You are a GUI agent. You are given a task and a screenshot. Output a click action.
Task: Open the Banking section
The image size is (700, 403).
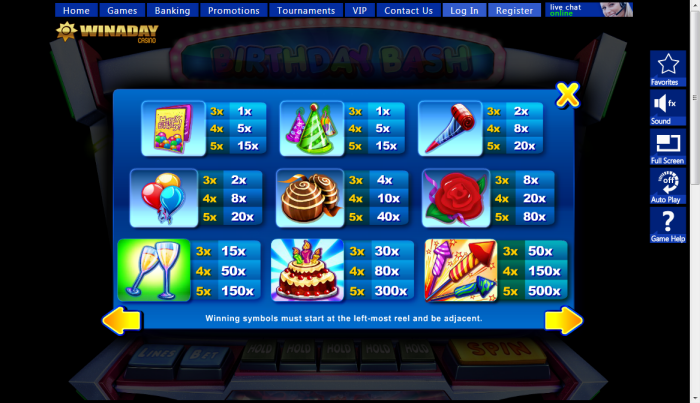click(172, 11)
